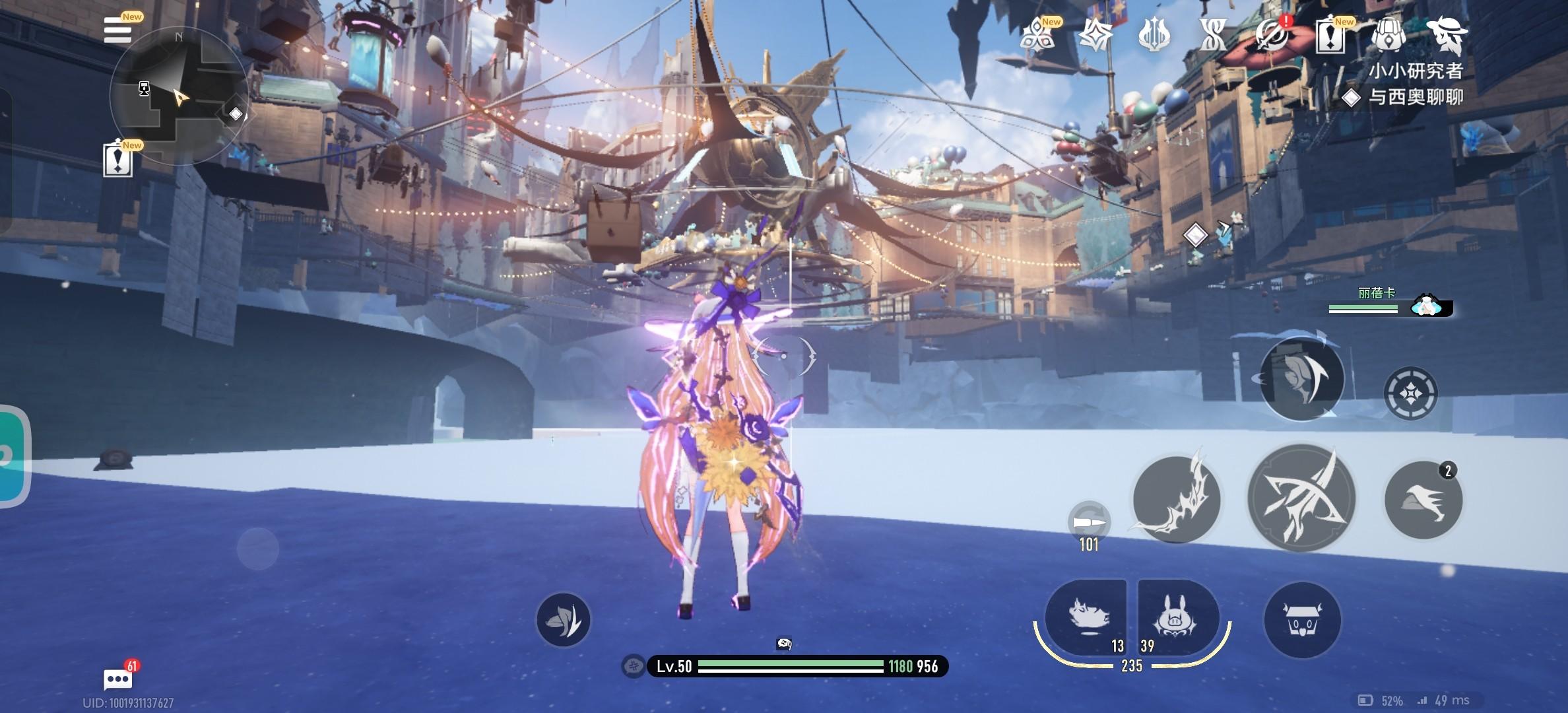The image size is (1568, 713).
Task: Open the exclamation card below the minimap
Action: click(x=118, y=160)
